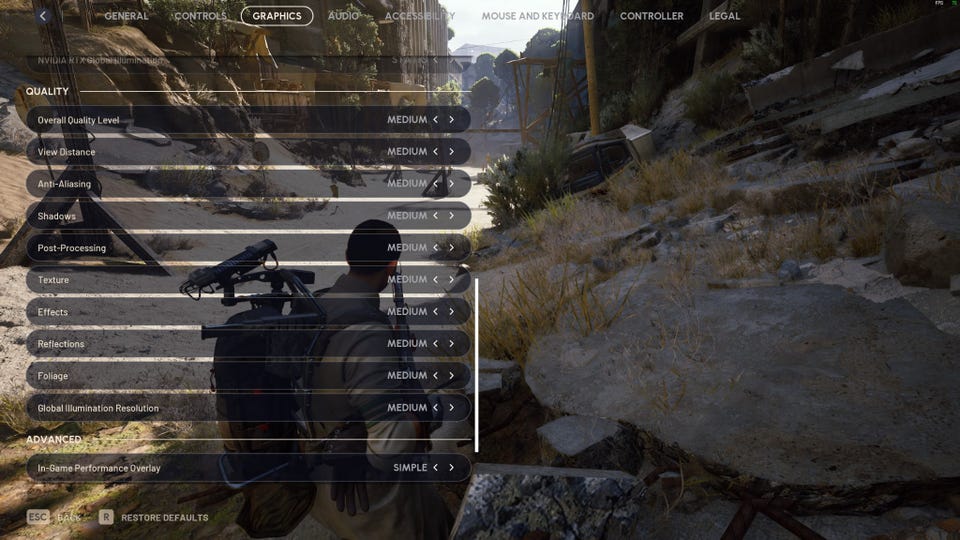This screenshot has width=960, height=540.
Task: Show the Legal tab
Action: click(725, 16)
